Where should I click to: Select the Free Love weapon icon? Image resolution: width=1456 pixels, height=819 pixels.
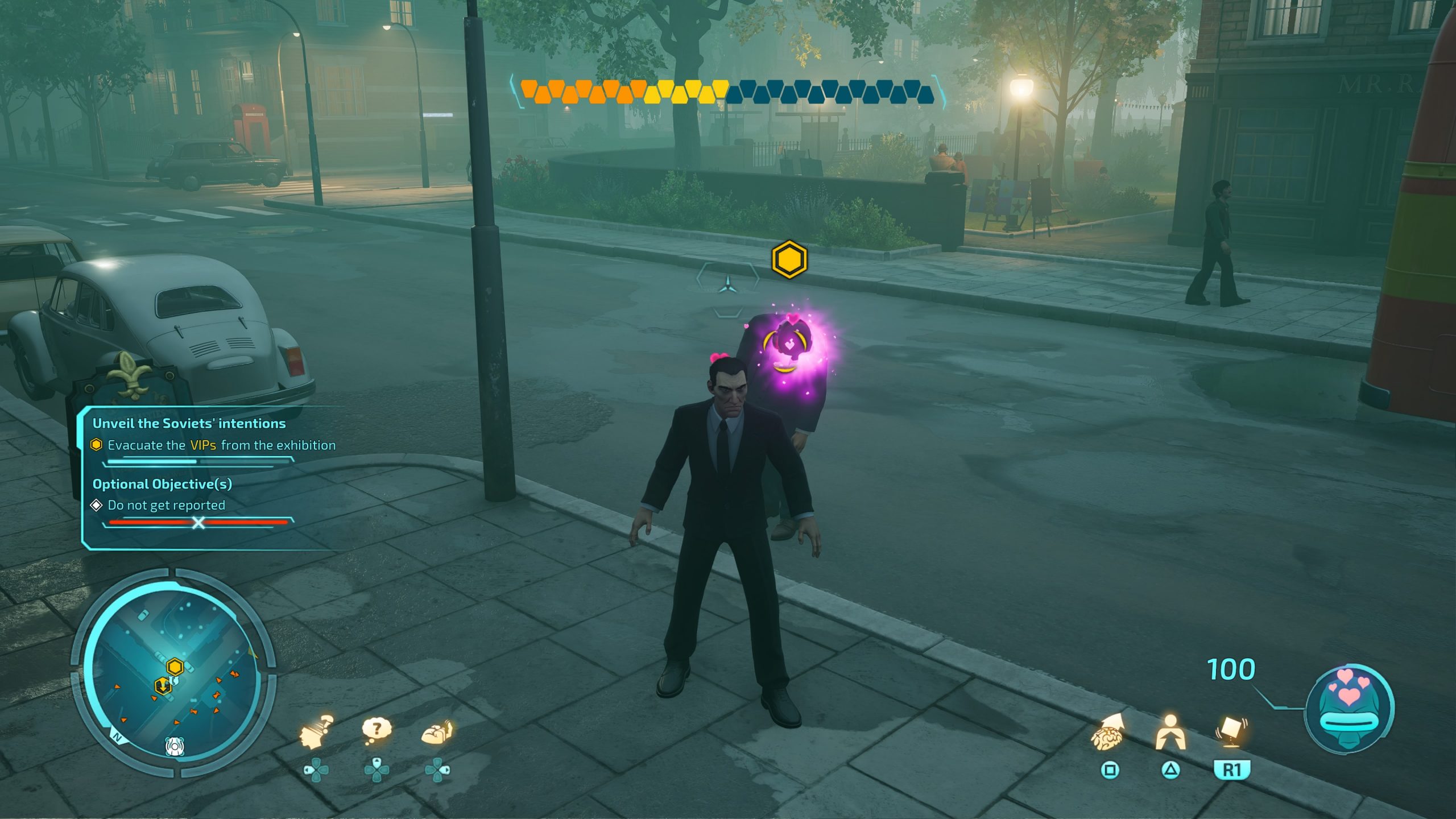[1349, 708]
